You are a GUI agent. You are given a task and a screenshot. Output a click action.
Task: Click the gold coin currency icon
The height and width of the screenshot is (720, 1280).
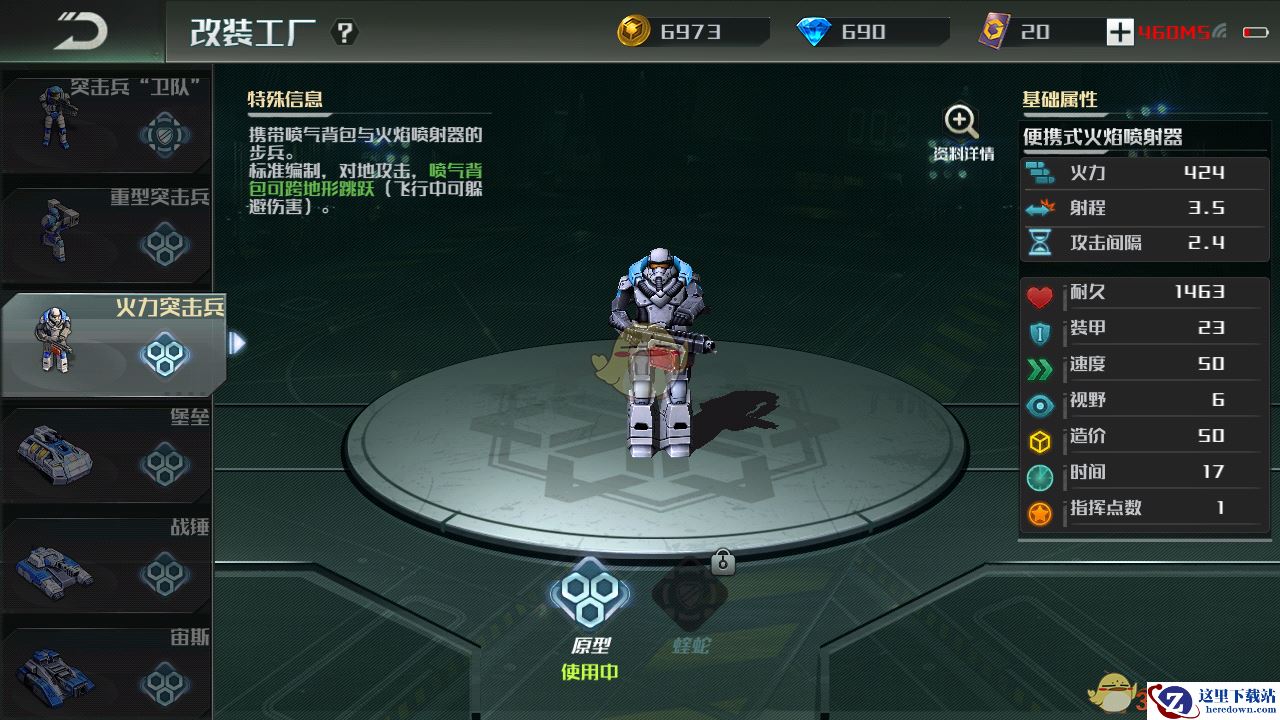633,32
